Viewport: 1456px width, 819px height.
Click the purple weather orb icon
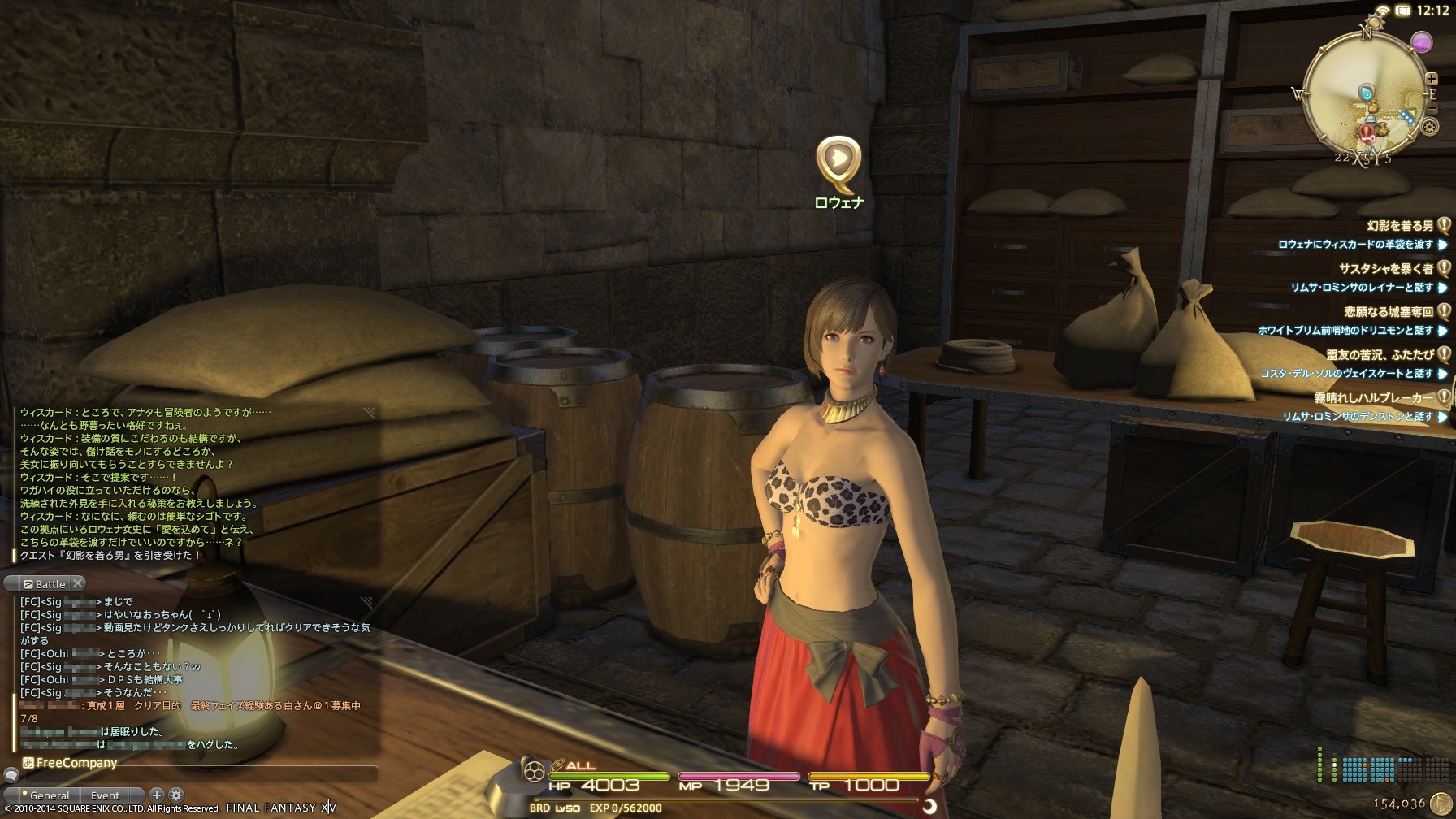[x=1421, y=41]
